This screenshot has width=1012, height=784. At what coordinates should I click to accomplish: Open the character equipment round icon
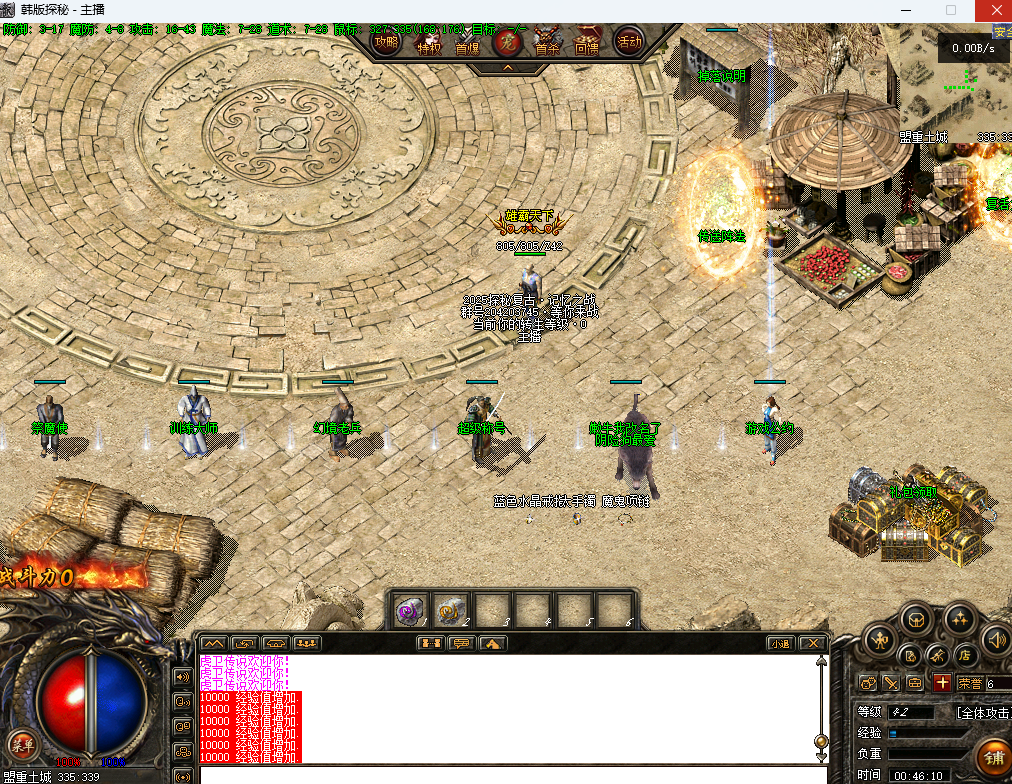(x=880, y=638)
